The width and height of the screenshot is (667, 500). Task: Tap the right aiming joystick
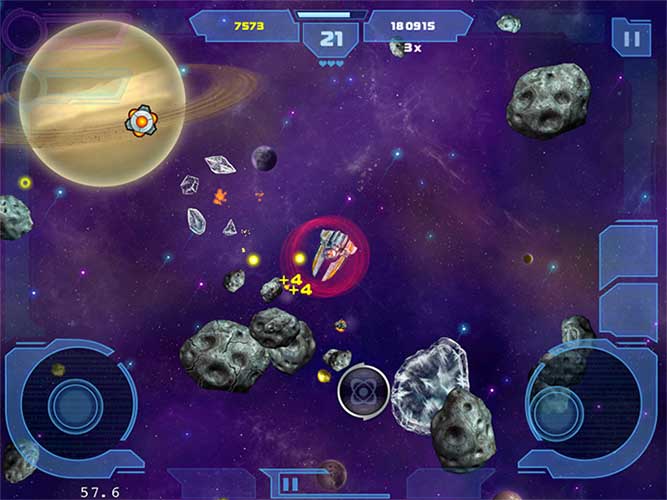556,410
